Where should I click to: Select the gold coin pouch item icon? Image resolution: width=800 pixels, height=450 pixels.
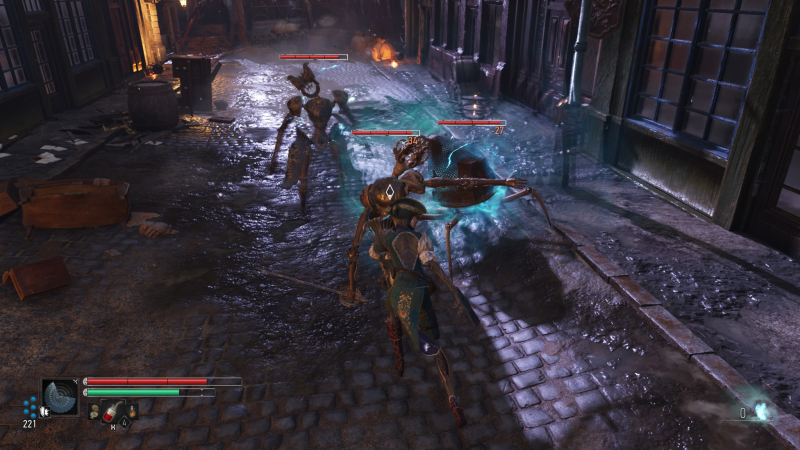[x=93, y=409]
